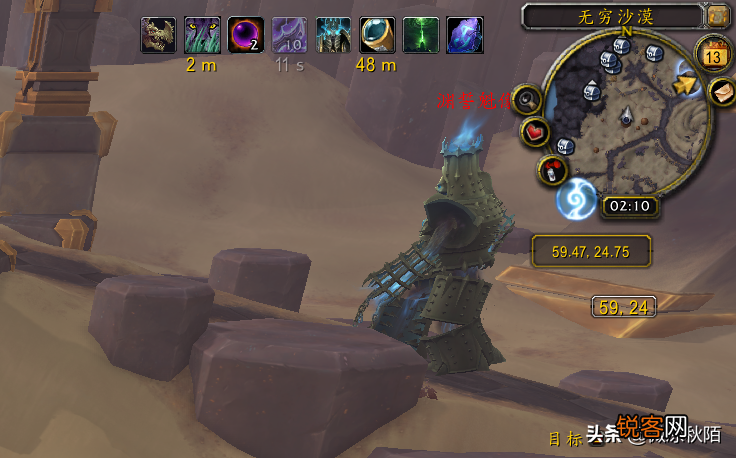Click the red potion bottle minimap button

553,168
